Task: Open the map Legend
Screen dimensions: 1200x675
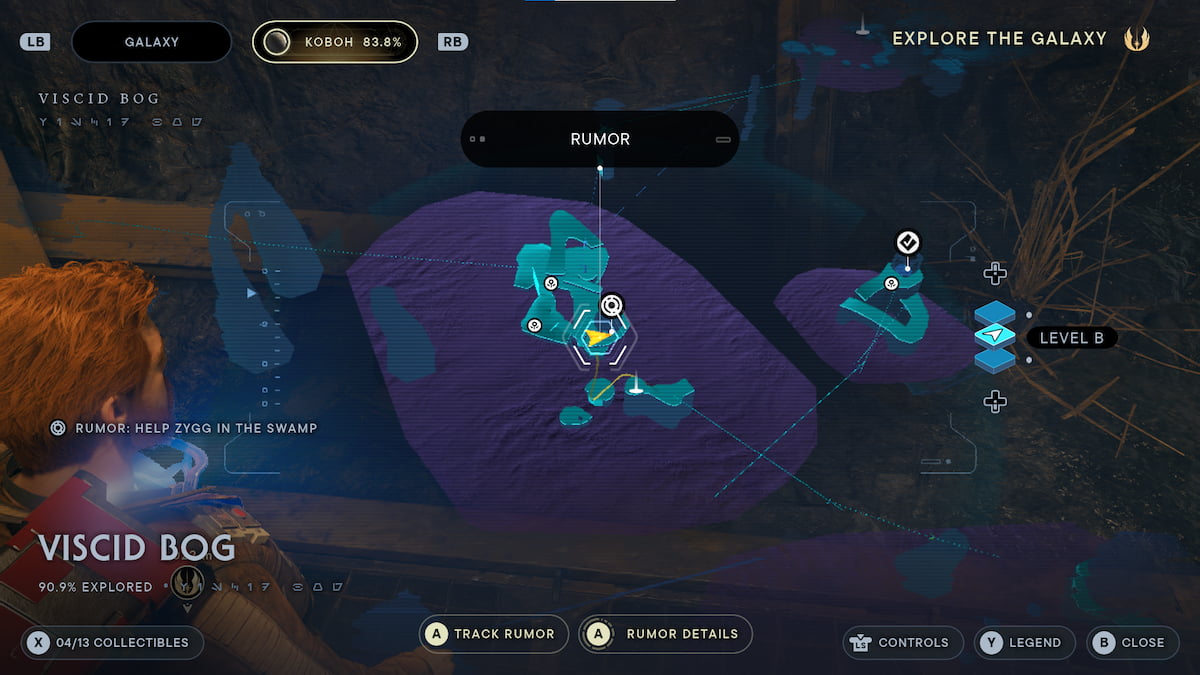Action: coord(1025,642)
